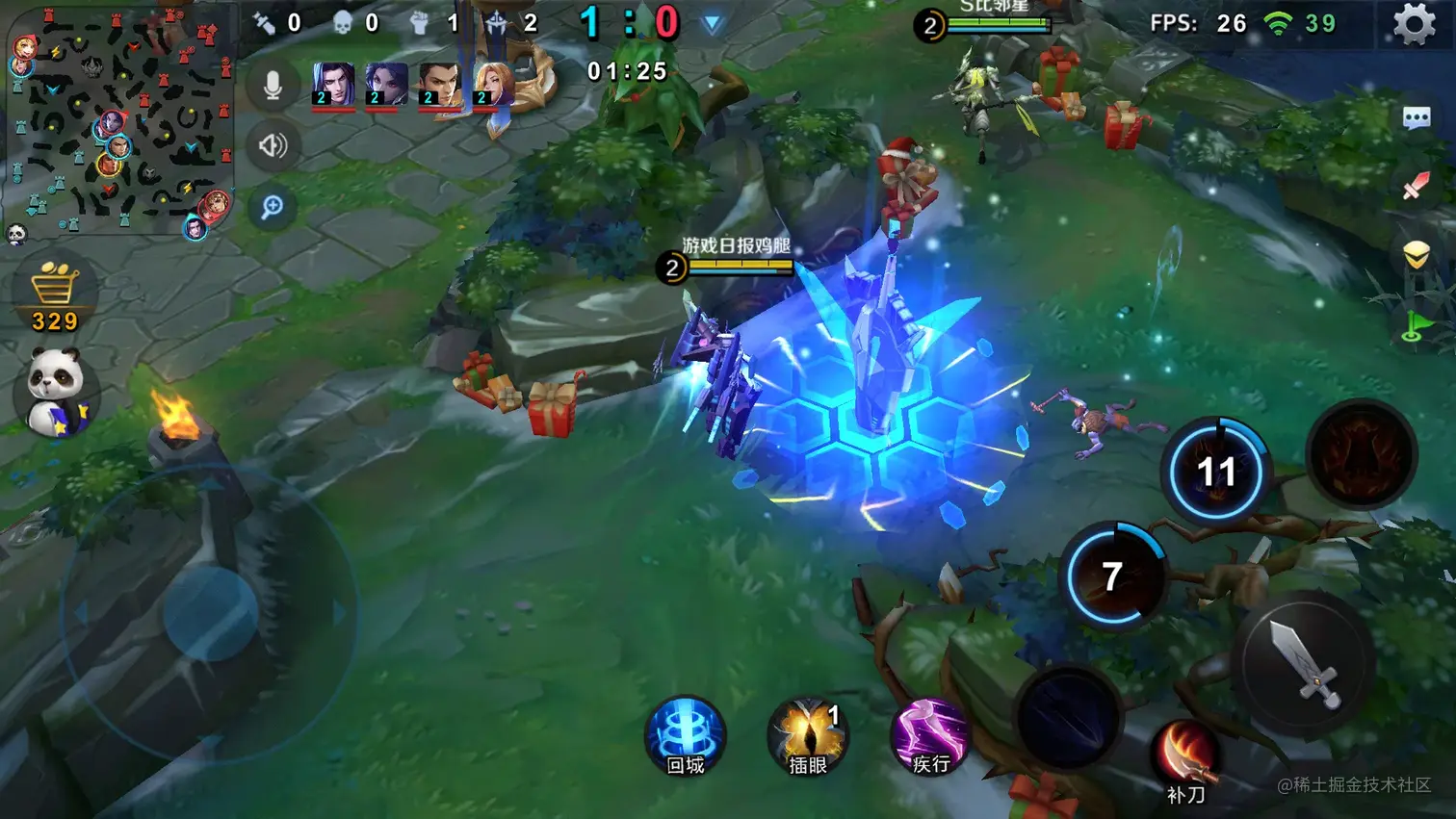The width and height of the screenshot is (1456, 819).
Task: Place a ward with 插眼
Action: [x=808, y=736]
